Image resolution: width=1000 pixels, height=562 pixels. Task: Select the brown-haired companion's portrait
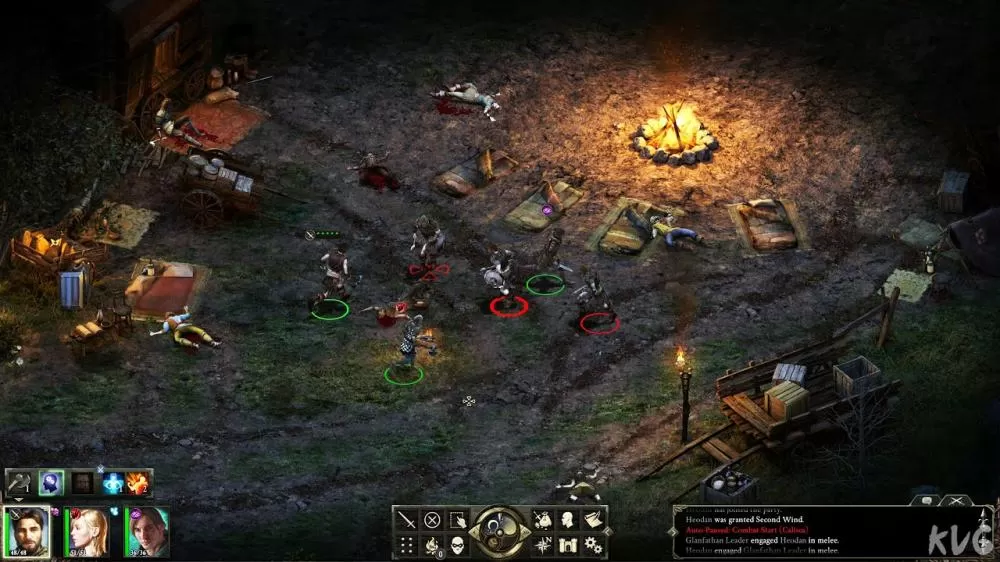coord(146,531)
